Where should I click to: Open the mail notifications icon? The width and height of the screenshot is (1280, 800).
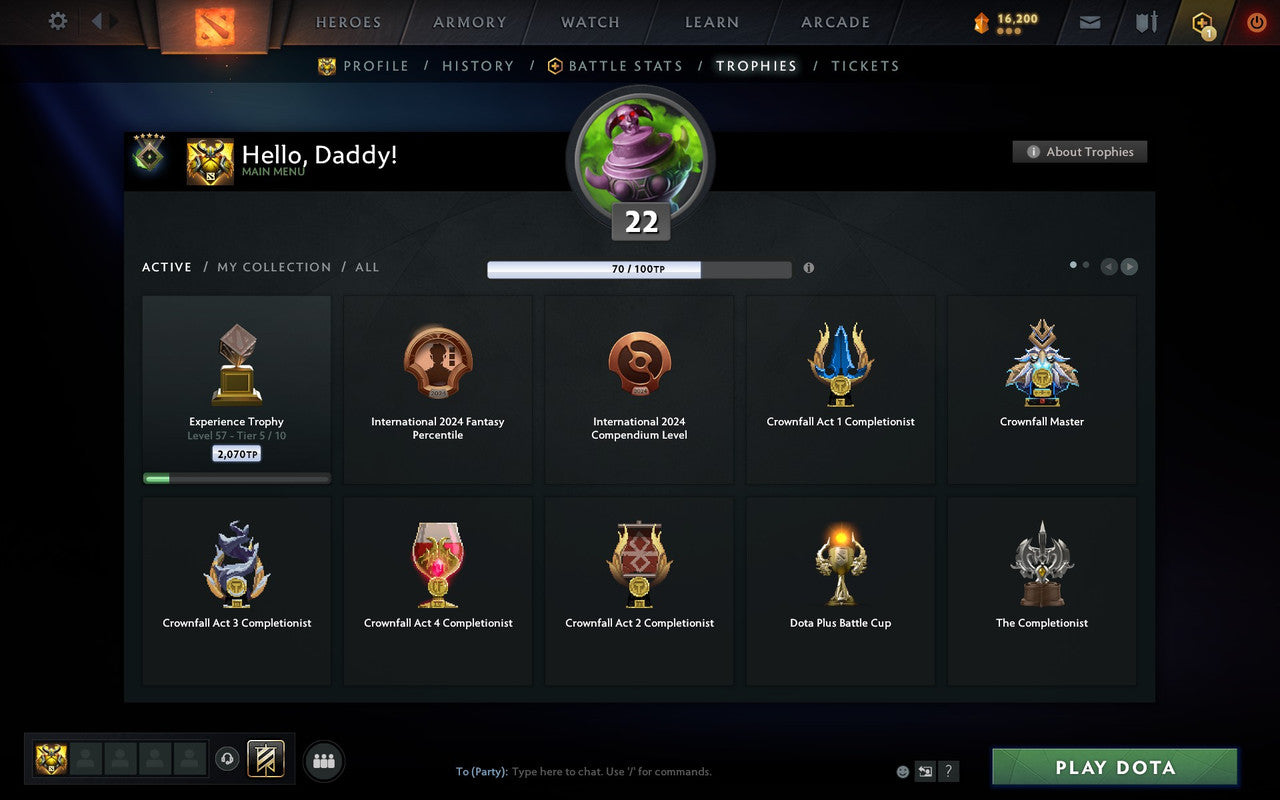[x=1089, y=22]
